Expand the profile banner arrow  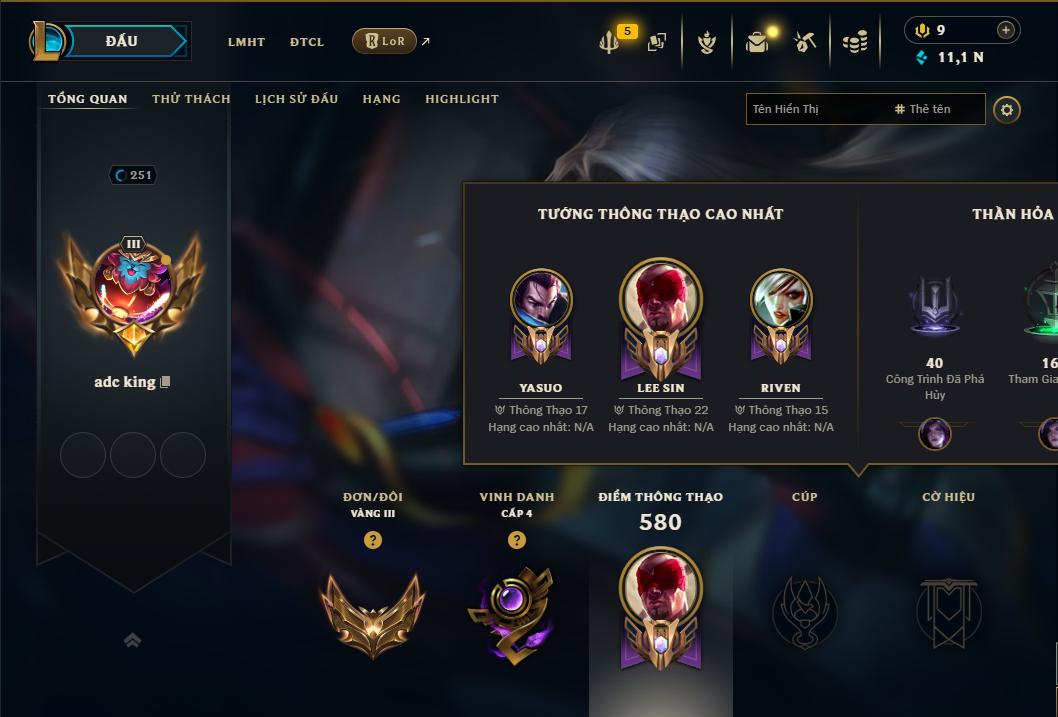pos(132,640)
